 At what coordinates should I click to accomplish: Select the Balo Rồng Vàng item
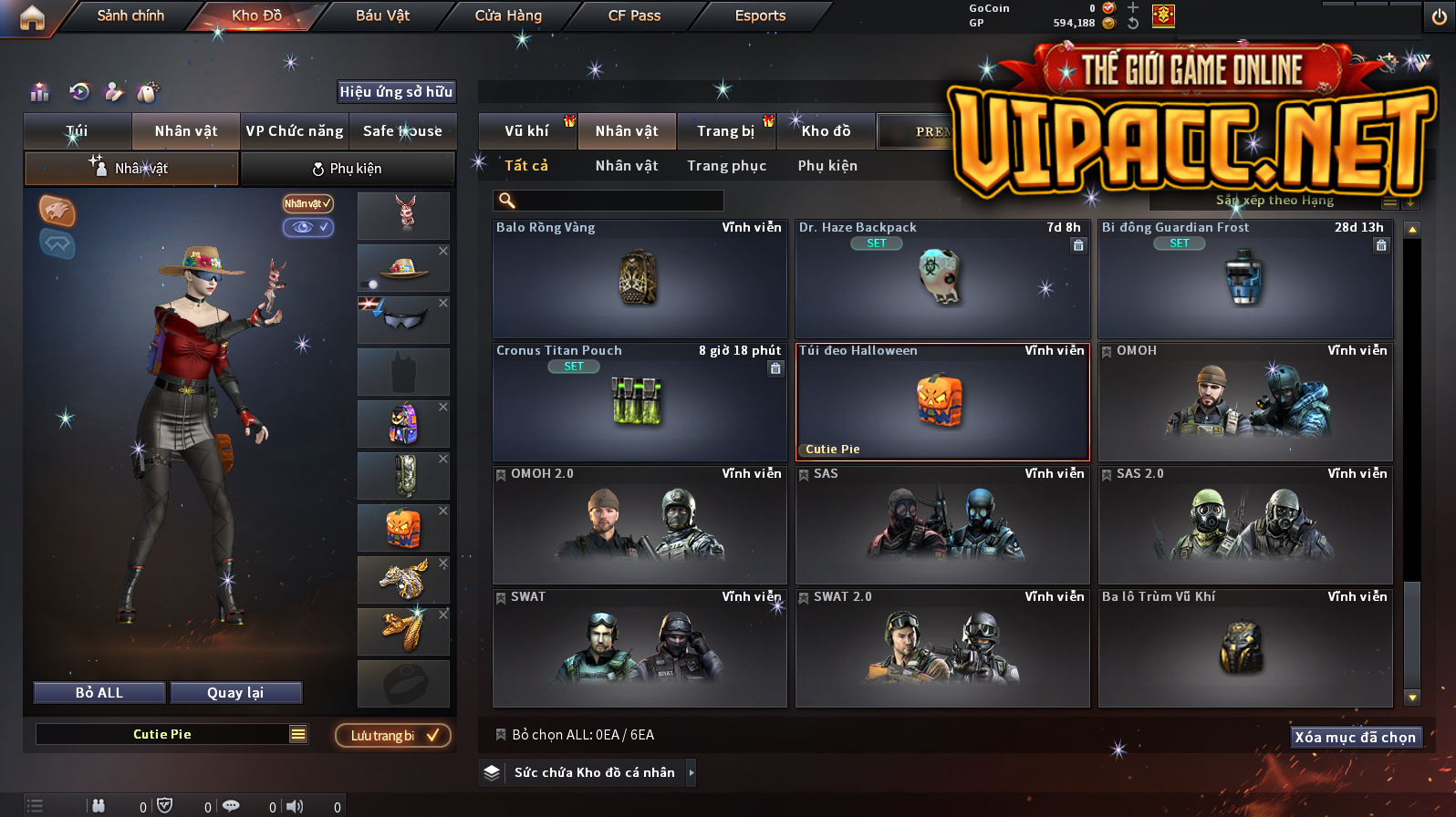[x=640, y=279]
